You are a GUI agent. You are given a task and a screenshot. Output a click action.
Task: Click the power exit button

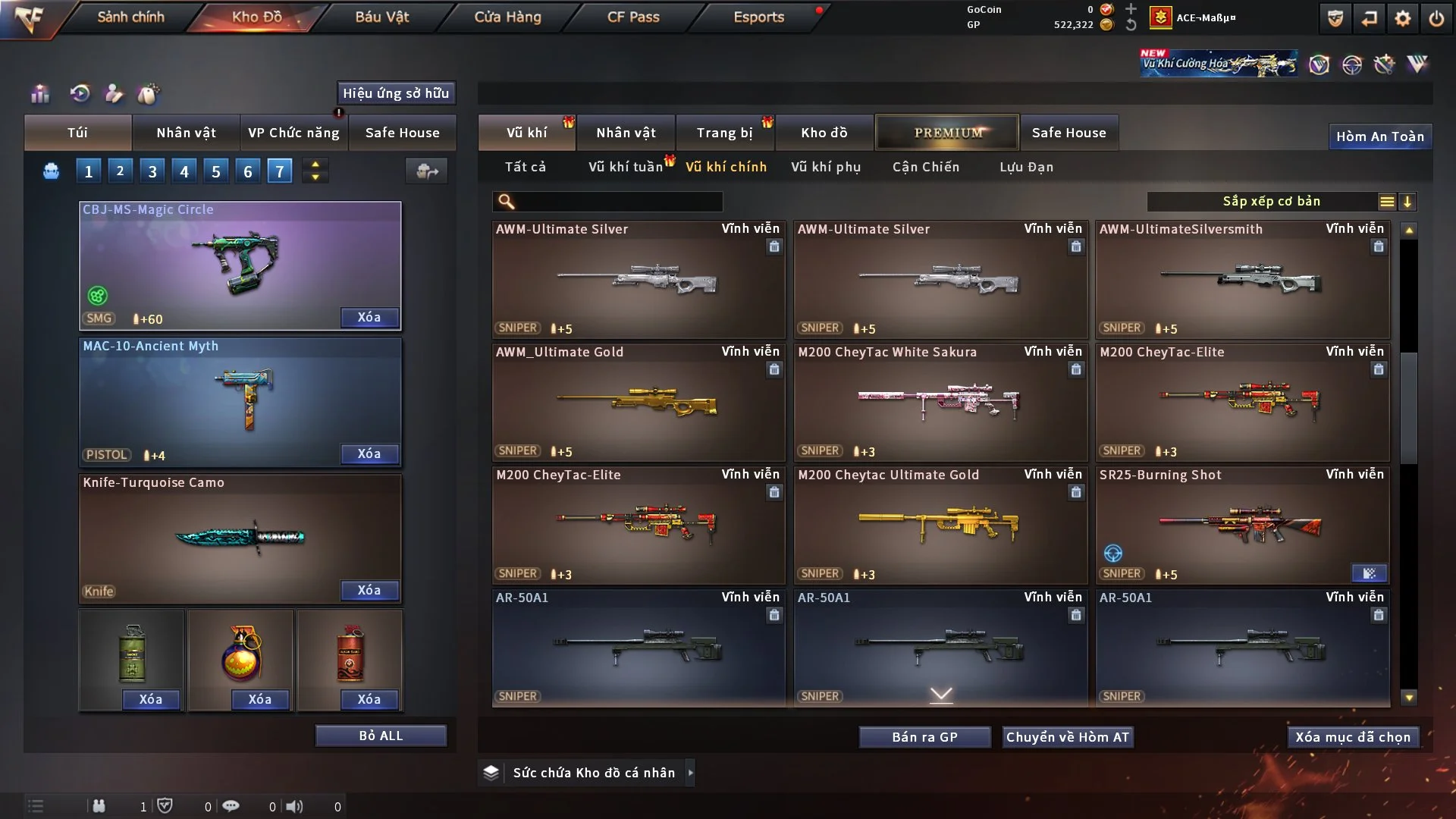pyautogui.click(x=1436, y=18)
